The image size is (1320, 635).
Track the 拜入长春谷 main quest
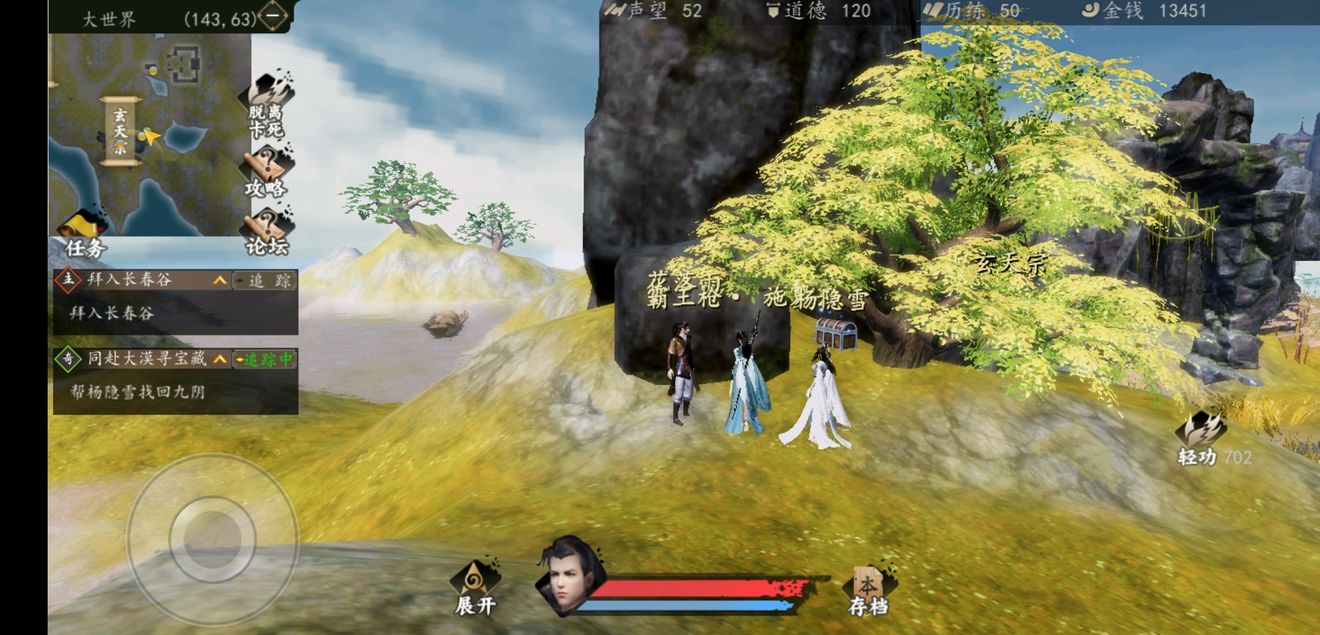coord(264,281)
